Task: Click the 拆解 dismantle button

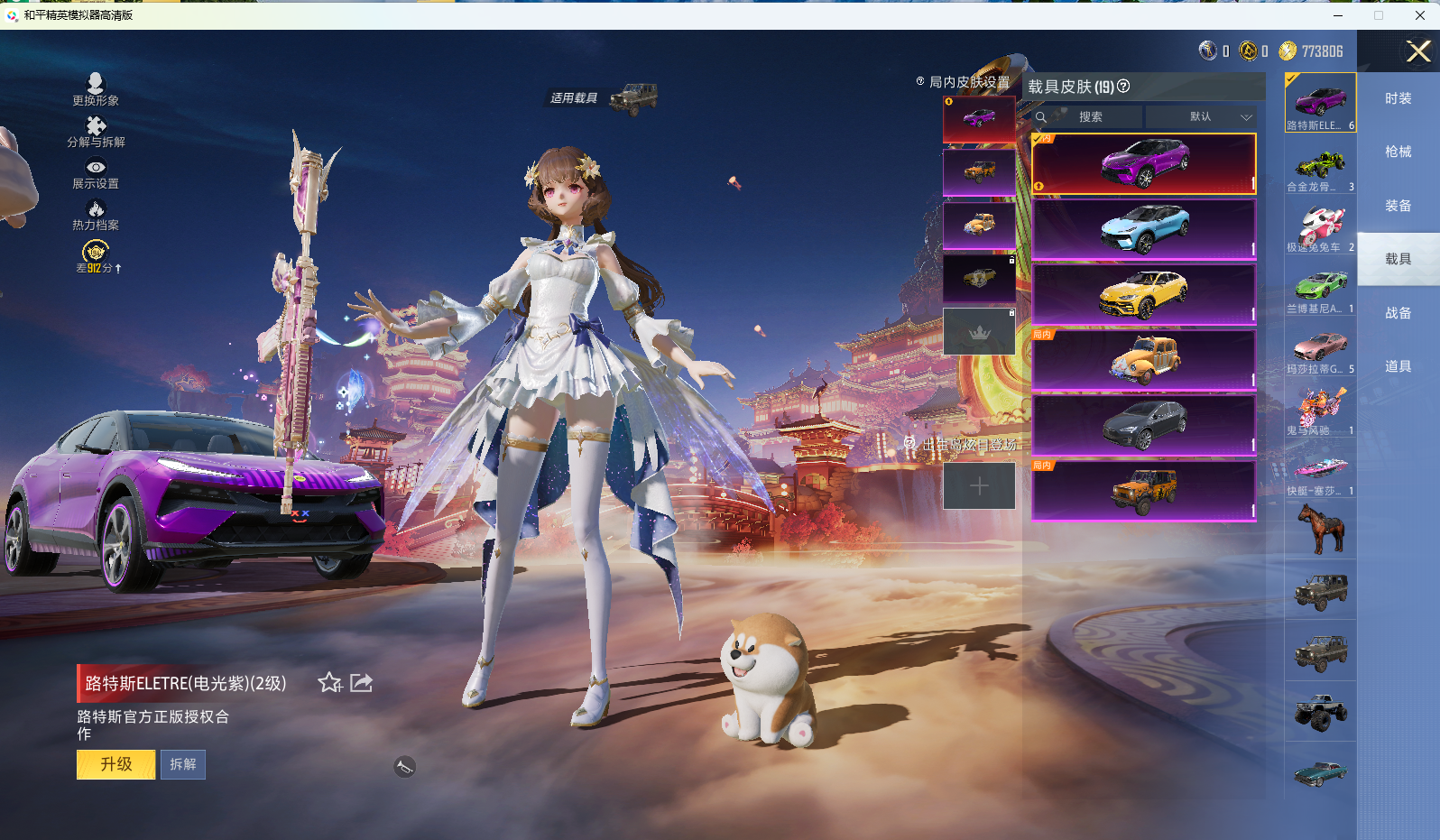Action: [x=183, y=764]
